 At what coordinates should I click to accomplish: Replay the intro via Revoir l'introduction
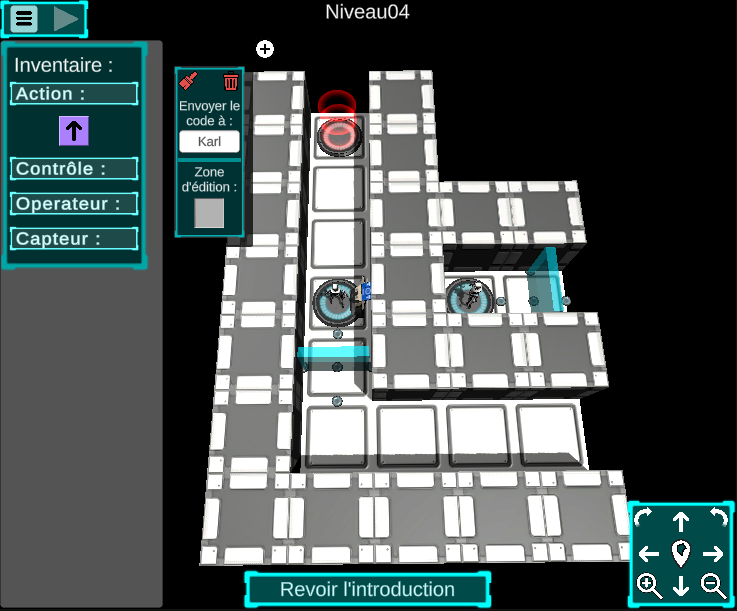click(367, 589)
